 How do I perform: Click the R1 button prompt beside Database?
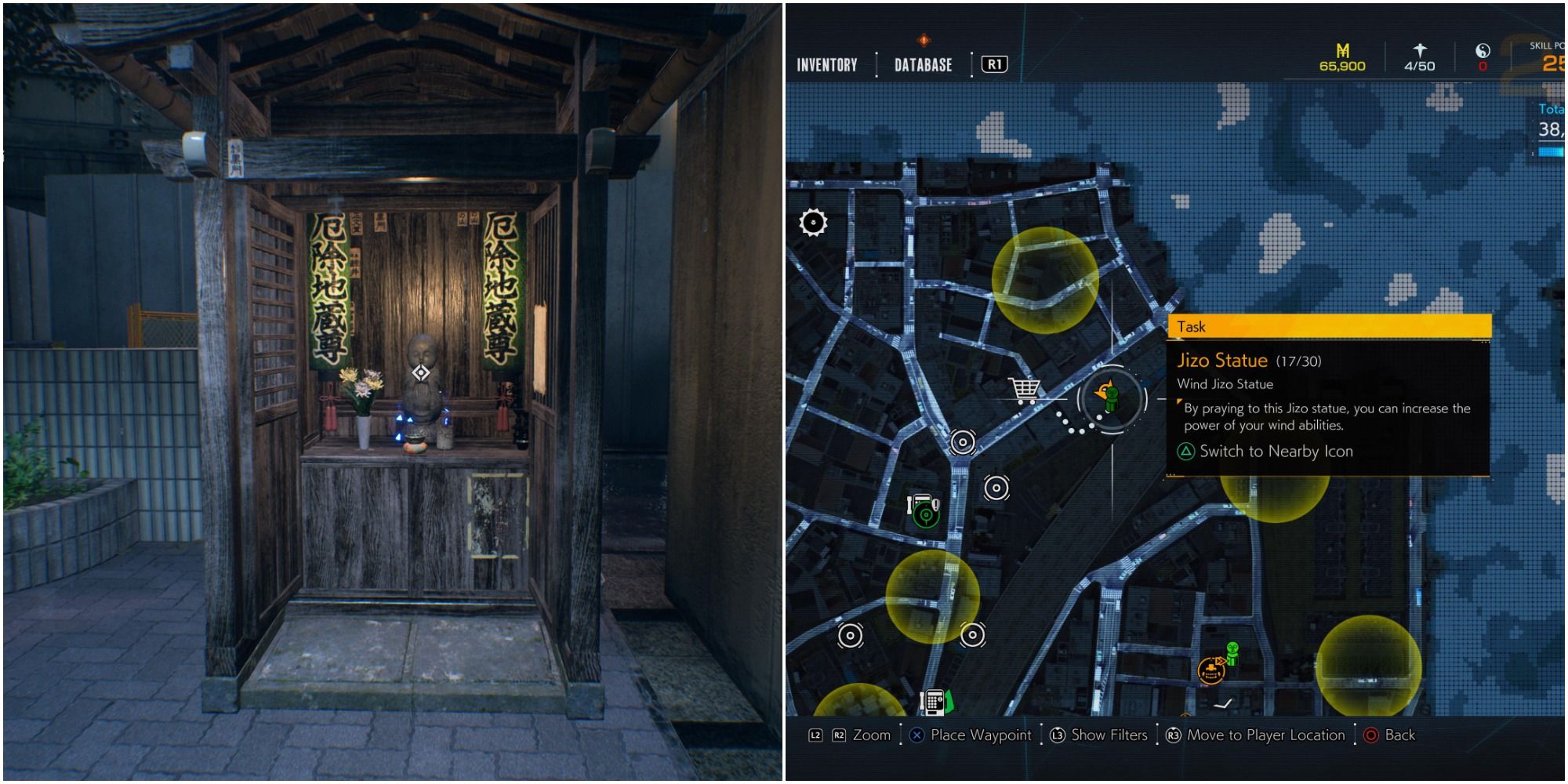tap(993, 65)
